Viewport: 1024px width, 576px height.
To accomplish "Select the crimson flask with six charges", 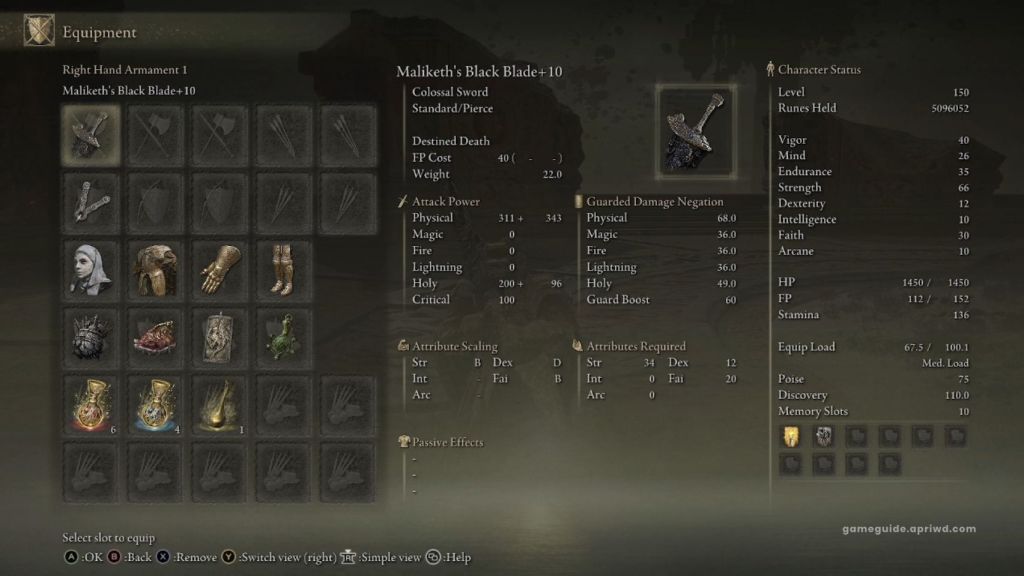I will coord(91,403).
